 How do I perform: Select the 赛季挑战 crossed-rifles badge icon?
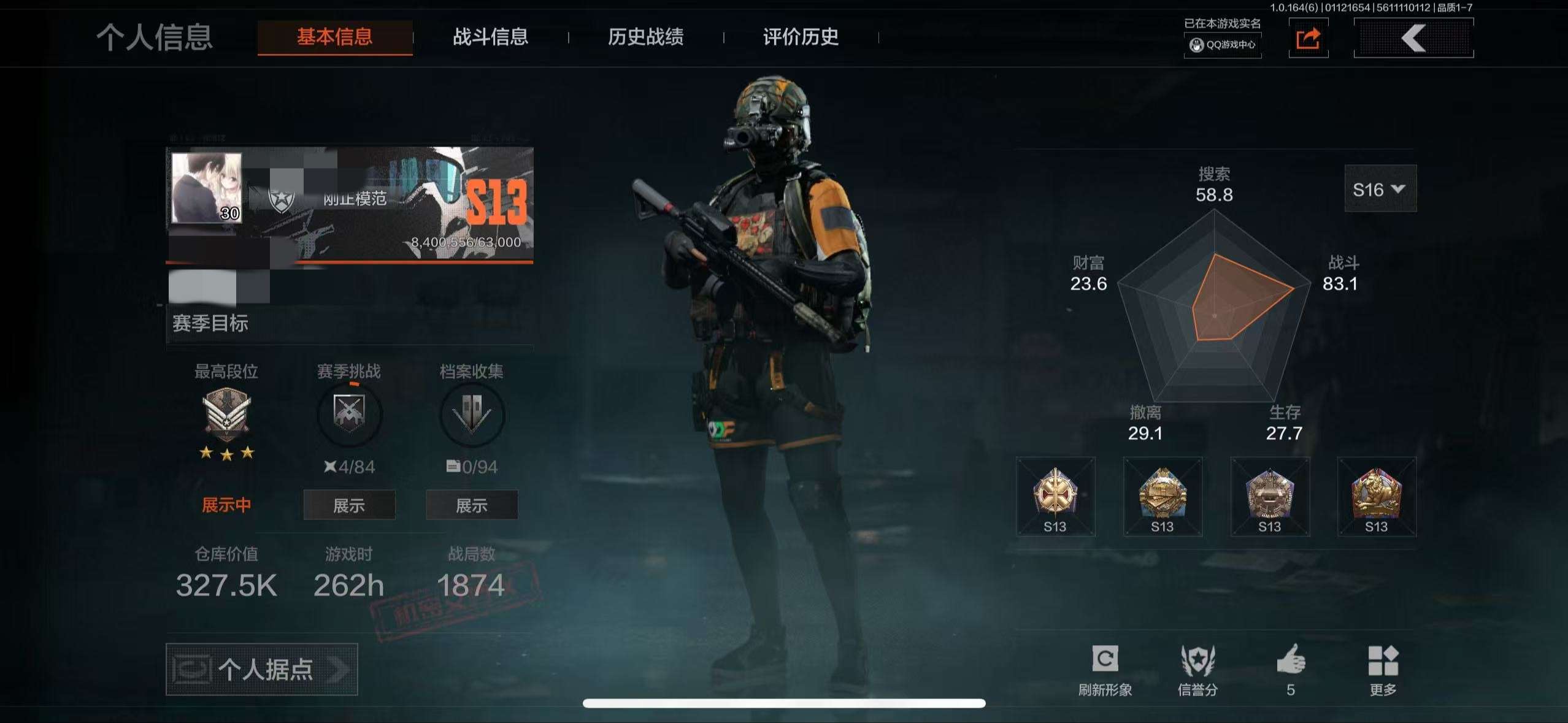click(348, 415)
